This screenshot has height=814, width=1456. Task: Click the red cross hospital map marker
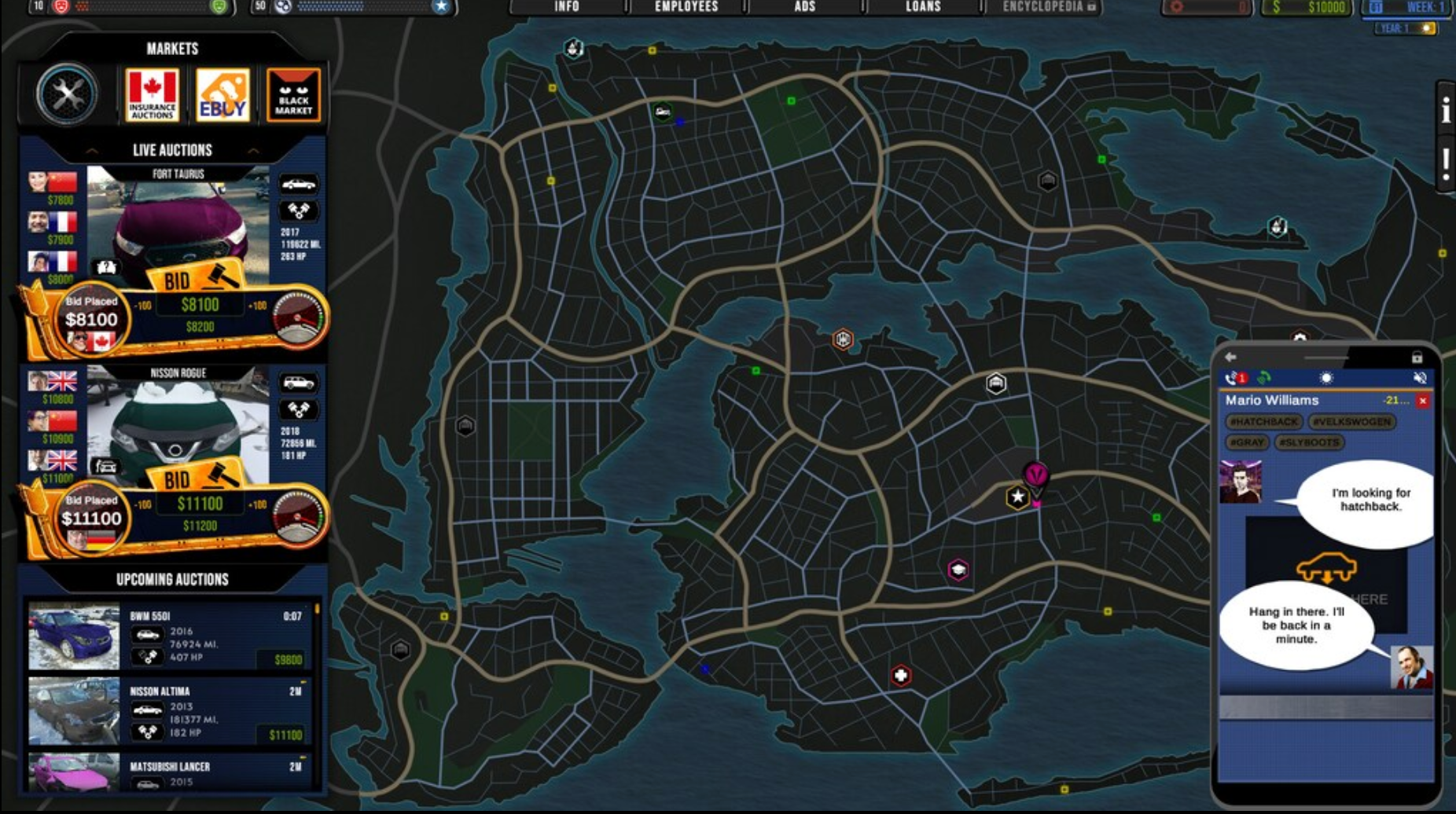pos(901,676)
